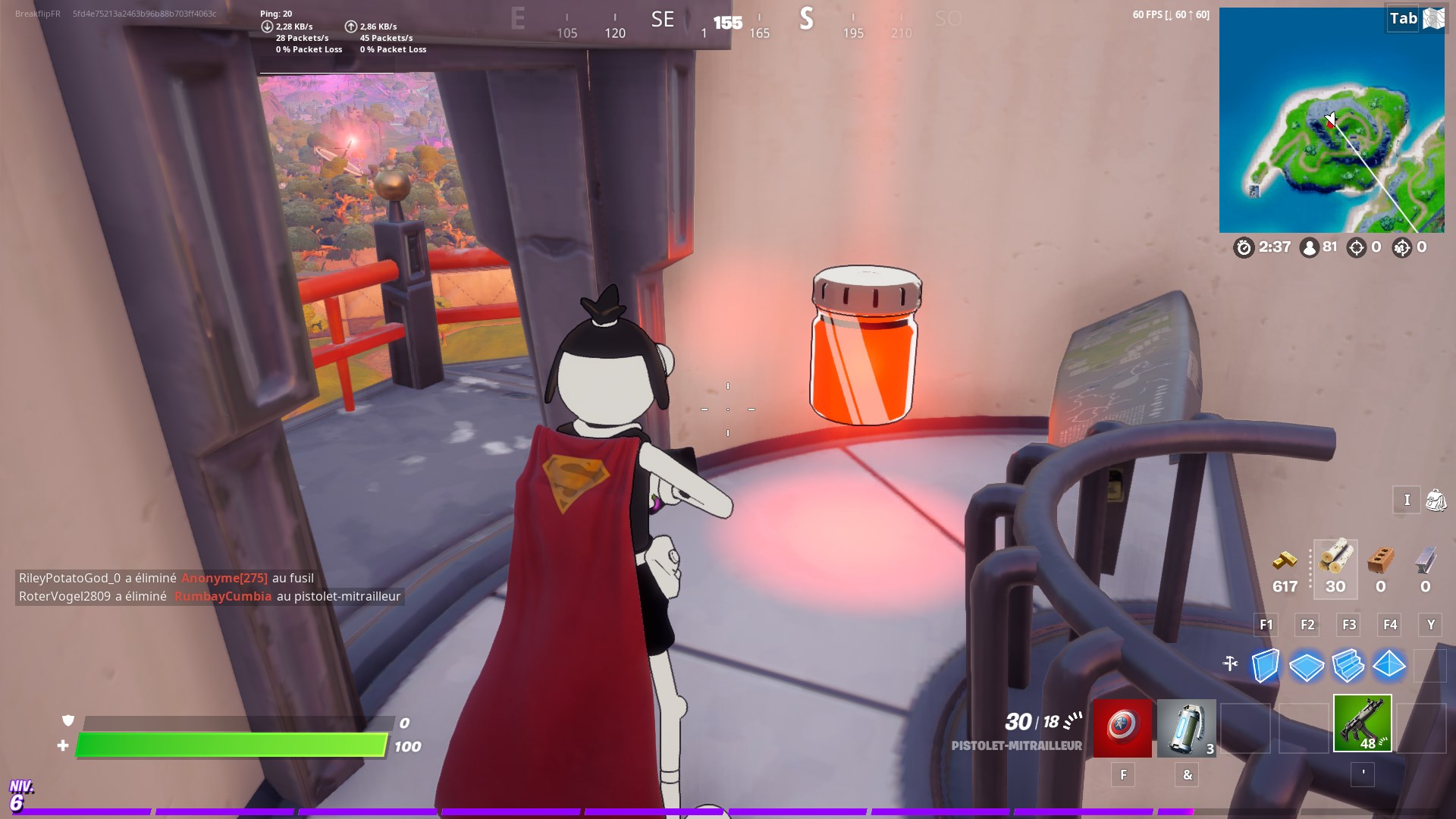This screenshot has width=1456, height=819.
Task: Select the pyramid roof build piece
Action: pos(1390,666)
